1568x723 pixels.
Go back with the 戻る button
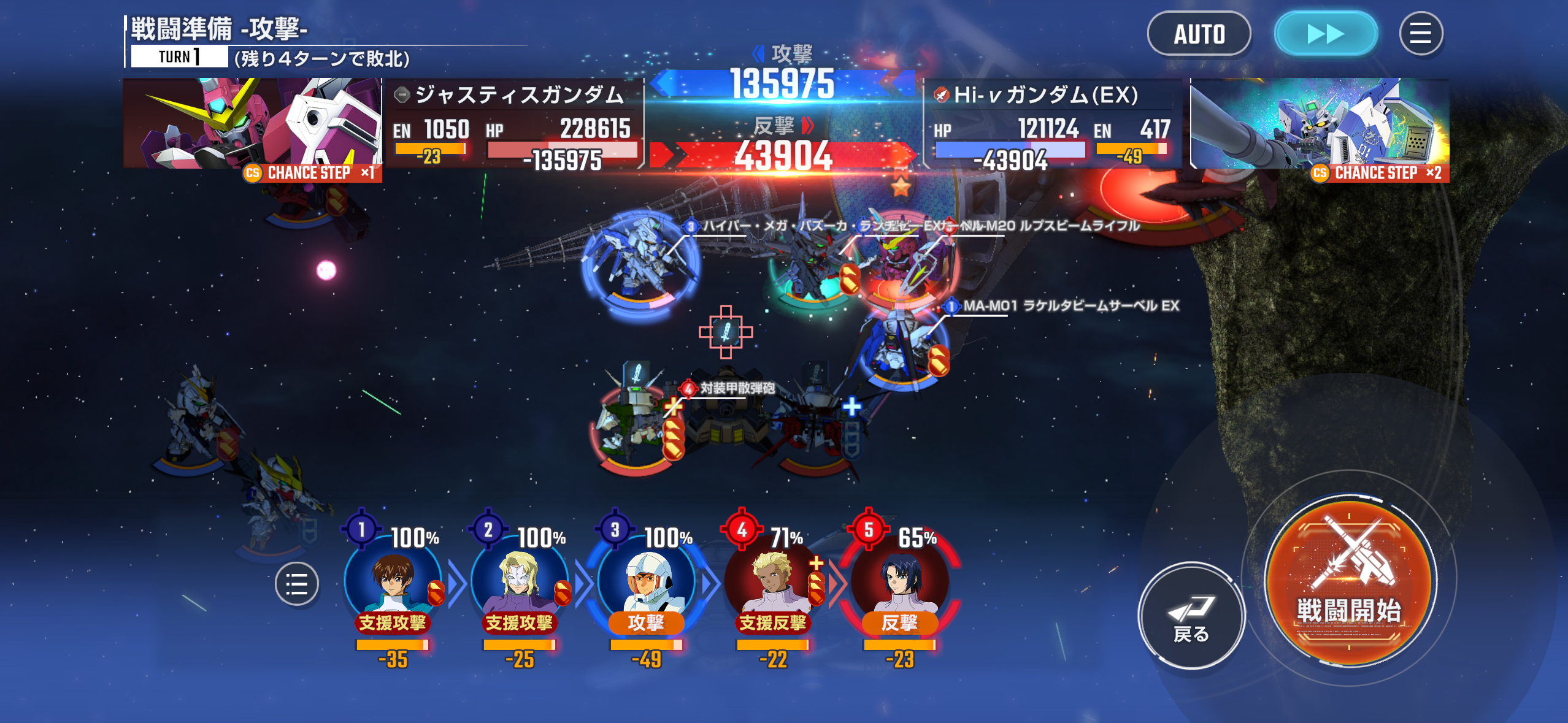click(1191, 615)
